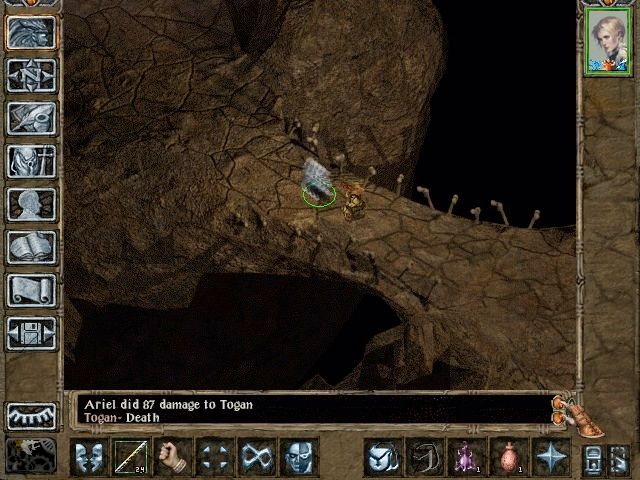Activate the four-arrows action button
Viewport: 640px width, 480px height.
(215, 458)
